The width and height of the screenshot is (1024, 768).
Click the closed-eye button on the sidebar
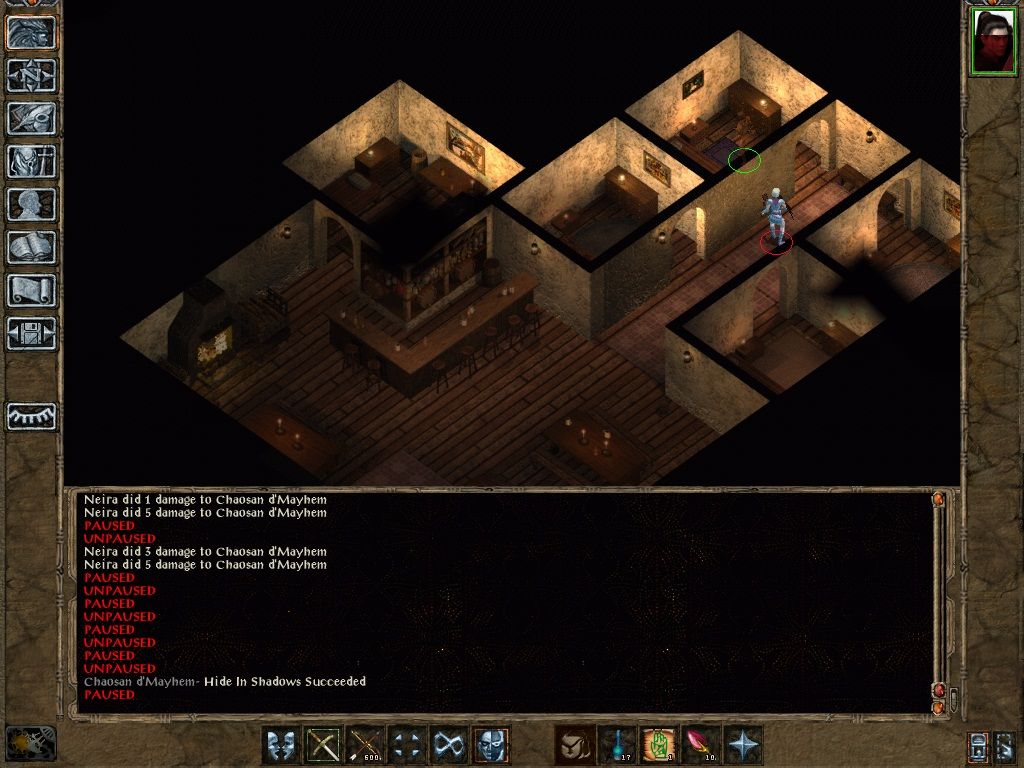[x=31, y=415]
